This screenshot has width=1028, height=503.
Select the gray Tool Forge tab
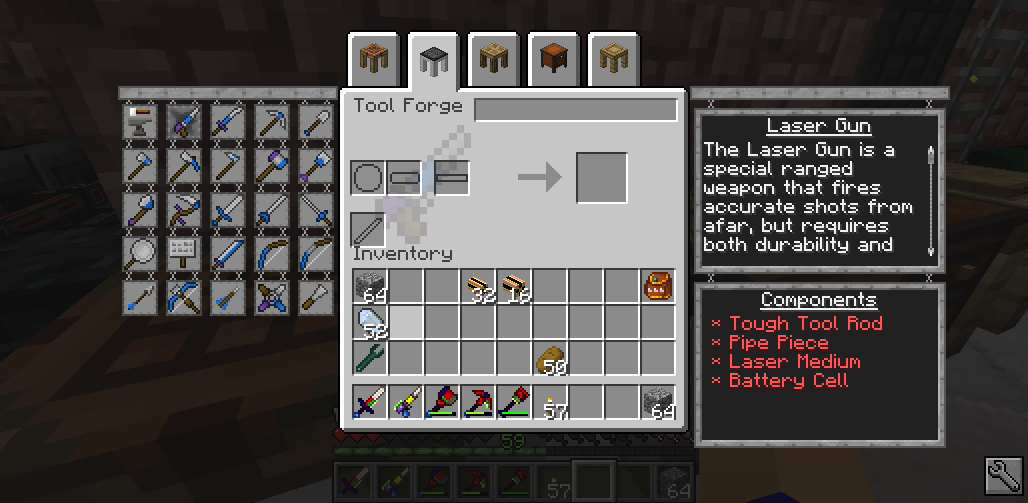433,61
